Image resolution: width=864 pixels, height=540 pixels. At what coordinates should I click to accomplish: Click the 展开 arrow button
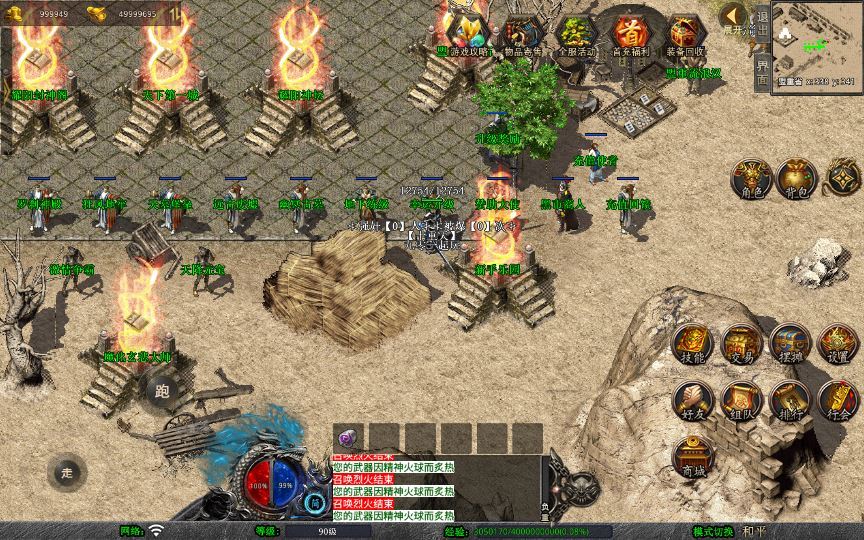[x=735, y=17]
